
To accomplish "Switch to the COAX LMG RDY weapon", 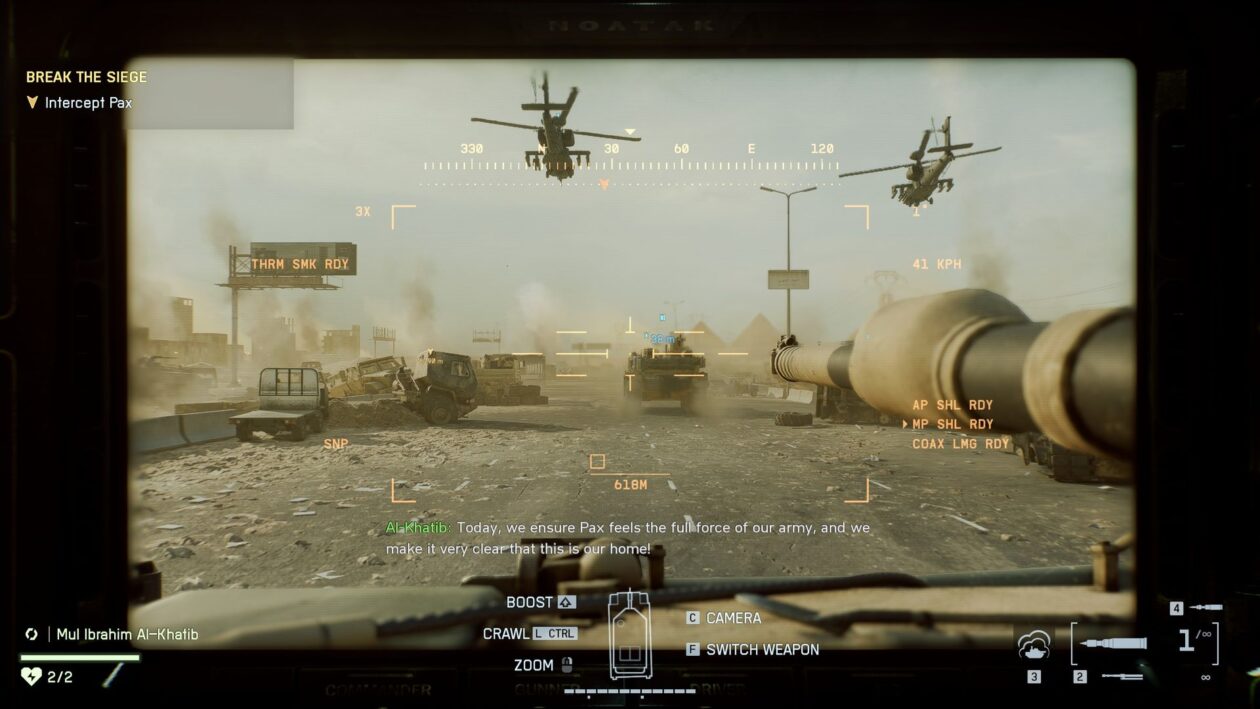I will (x=961, y=444).
